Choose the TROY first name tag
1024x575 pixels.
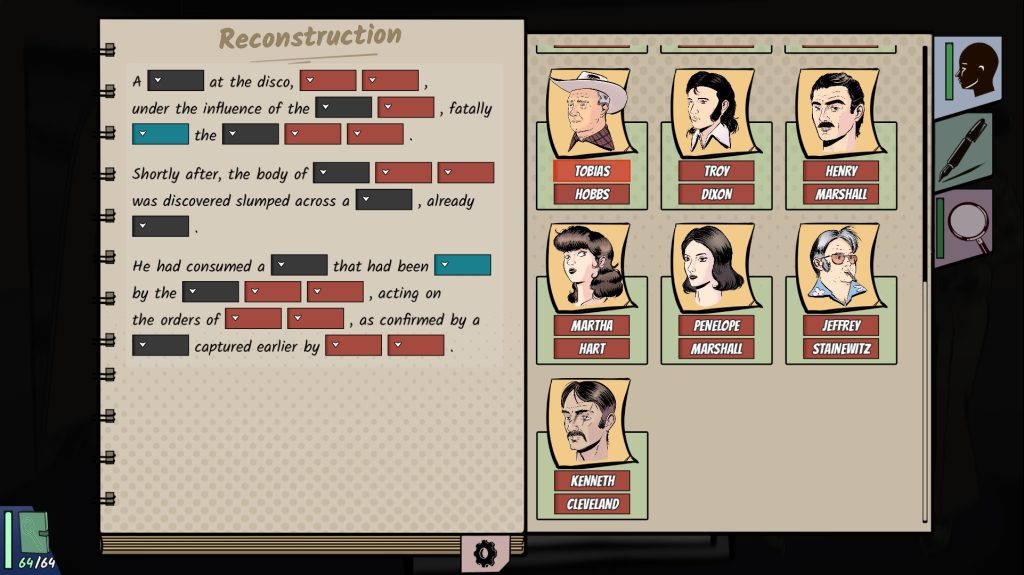[716, 171]
